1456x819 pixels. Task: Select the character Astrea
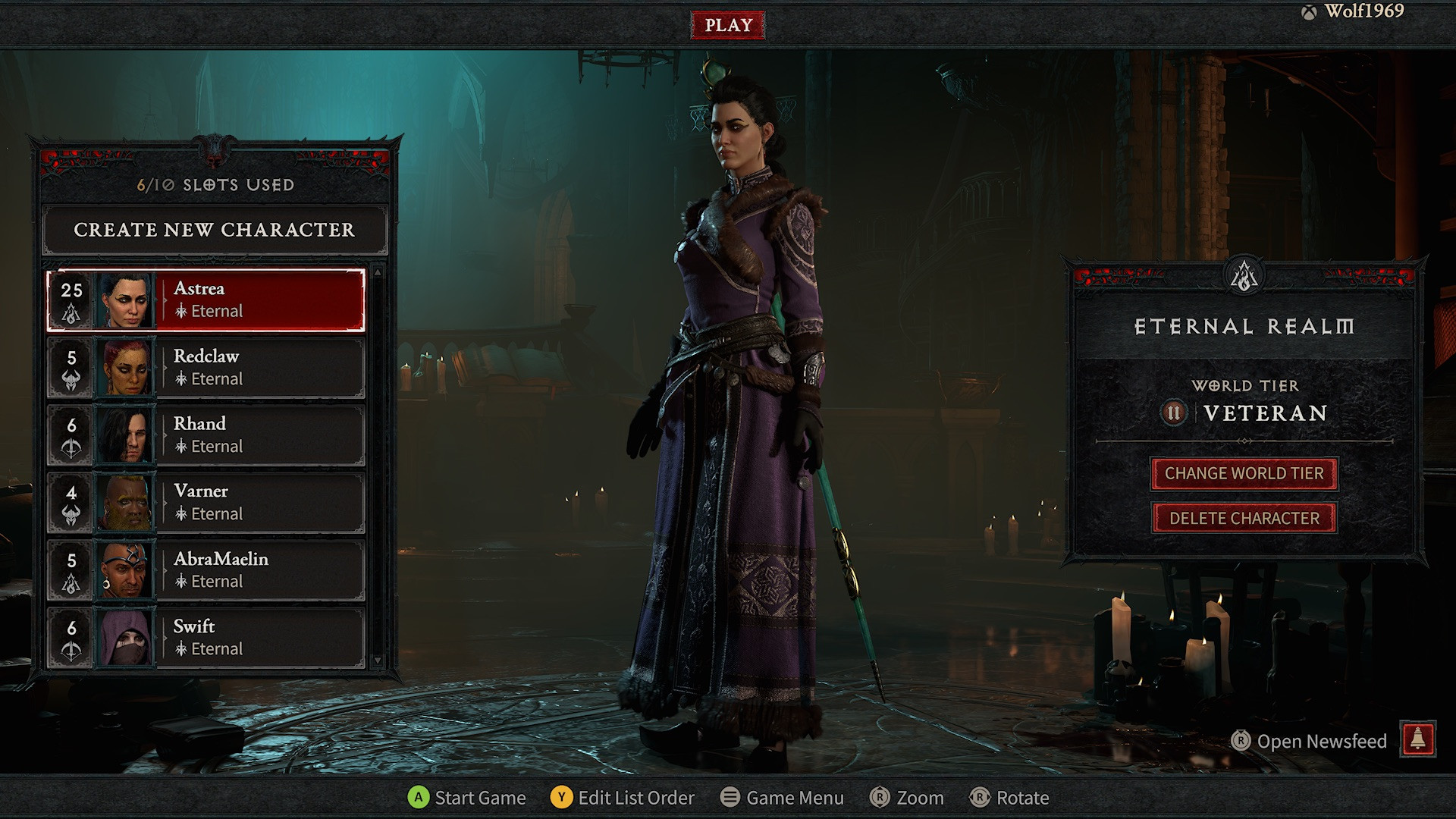(x=206, y=300)
